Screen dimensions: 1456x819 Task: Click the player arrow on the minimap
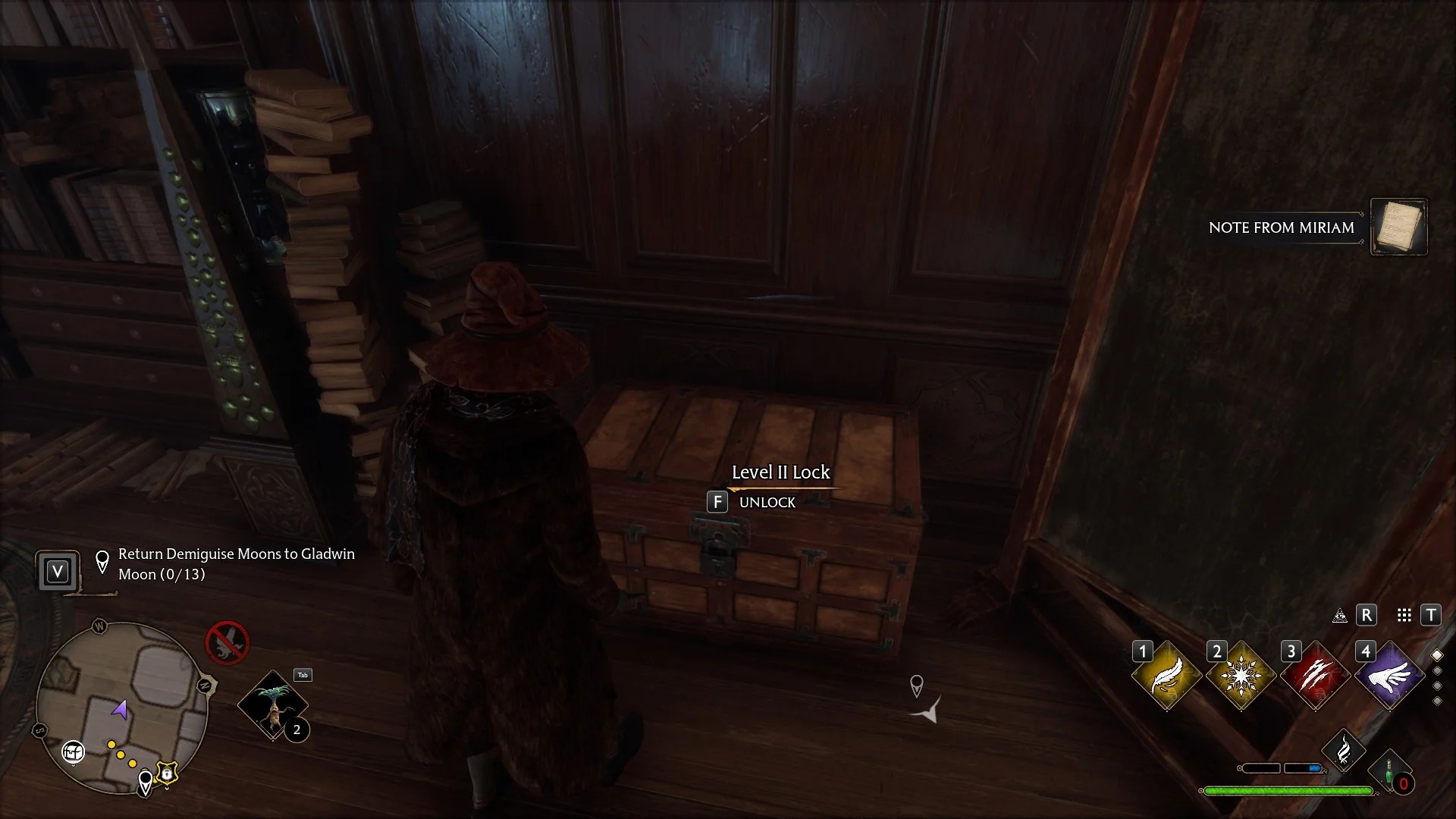pos(119,709)
